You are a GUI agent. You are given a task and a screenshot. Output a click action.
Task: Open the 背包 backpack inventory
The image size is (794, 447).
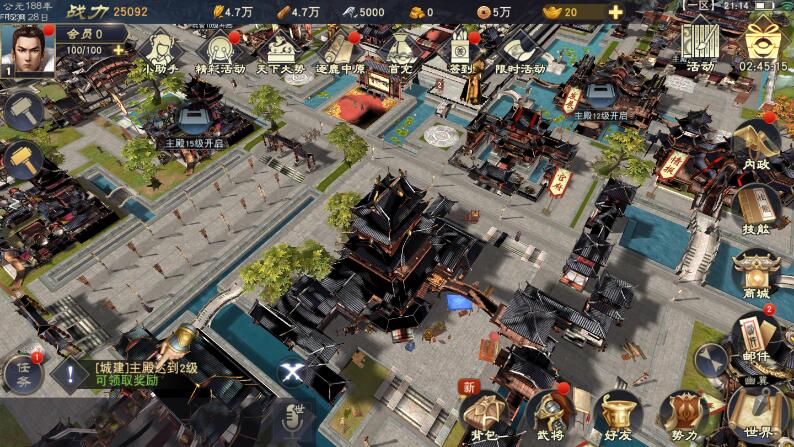pos(484,415)
